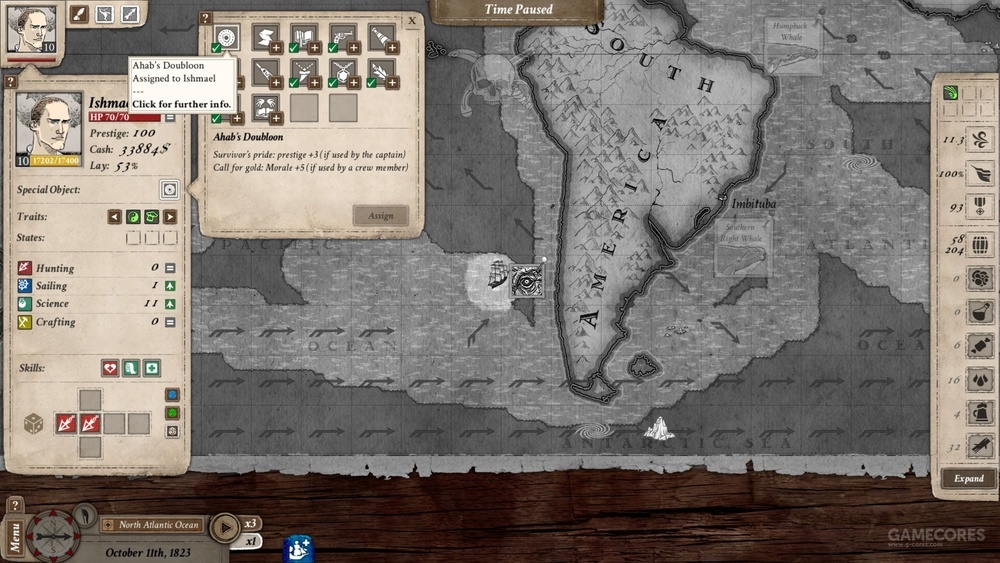The width and height of the screenshot is (1000, 563).
Task: Open the feather quill tool
Action: coord(78,14)
